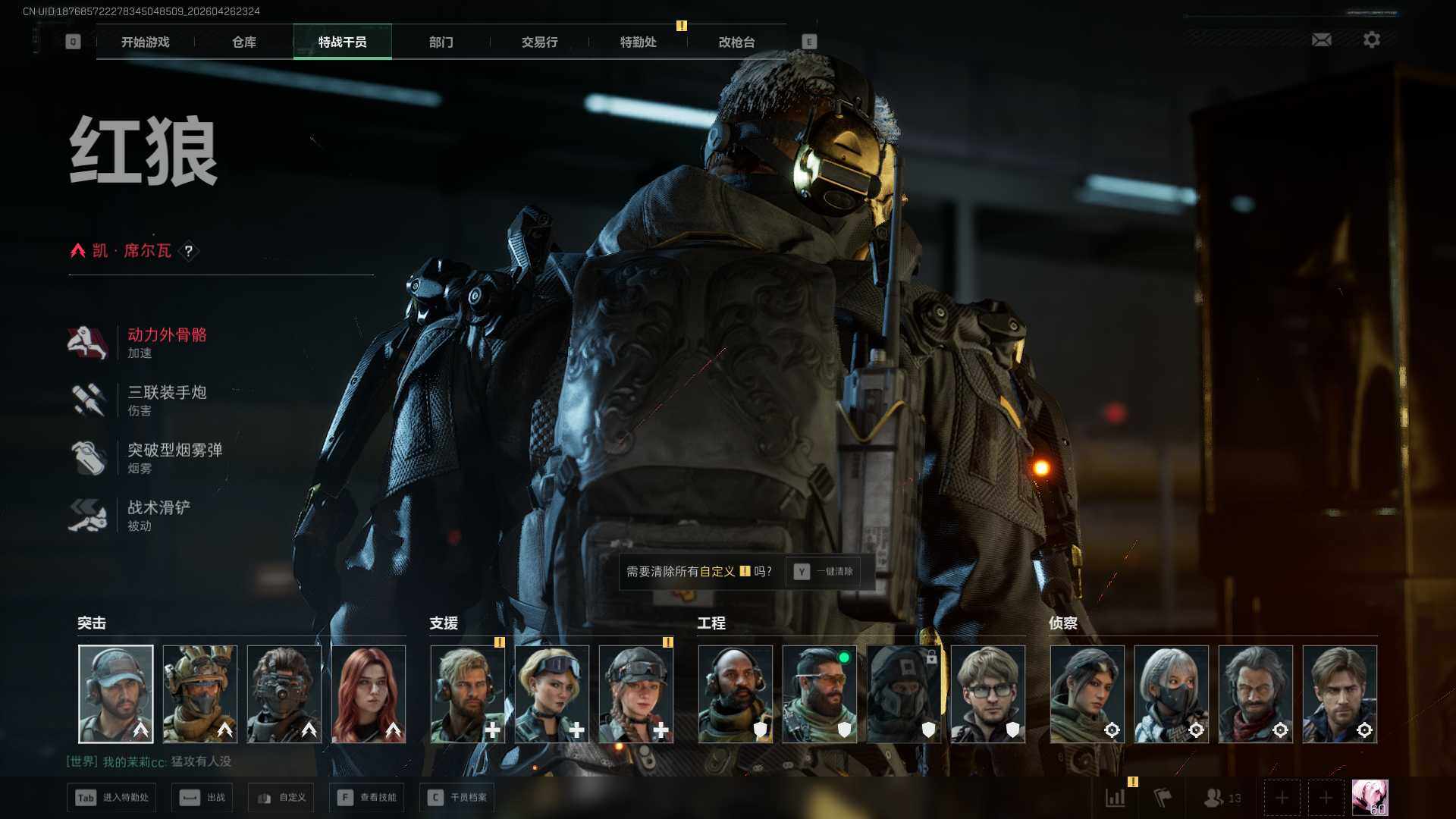Go to the 部门 tab
Image resolution: width=1456 pixels, height=819 pixels.
tap(441, 42)
